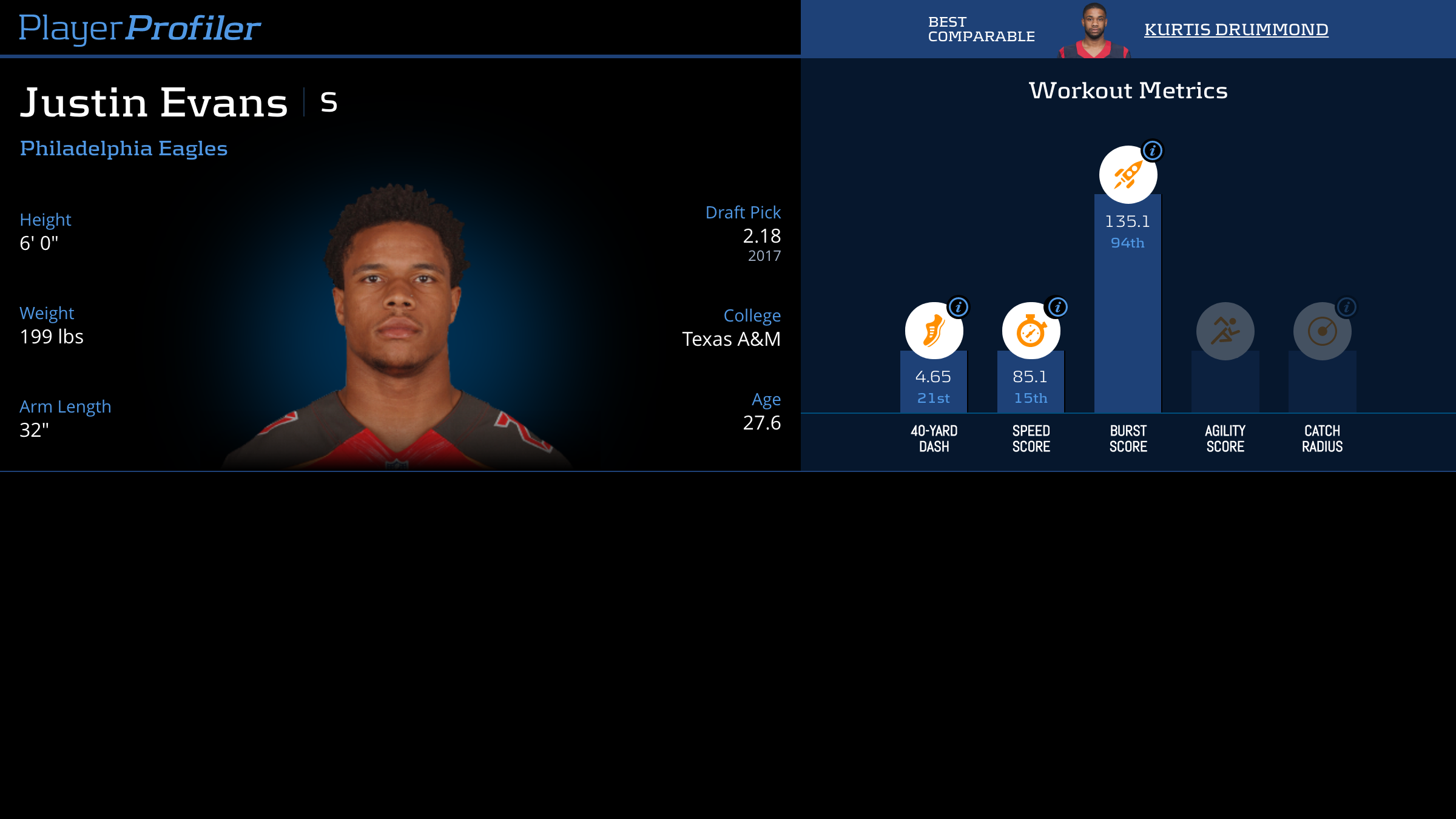
Task: Show info for the Speed Score metric
Action: coord(1057,307)
